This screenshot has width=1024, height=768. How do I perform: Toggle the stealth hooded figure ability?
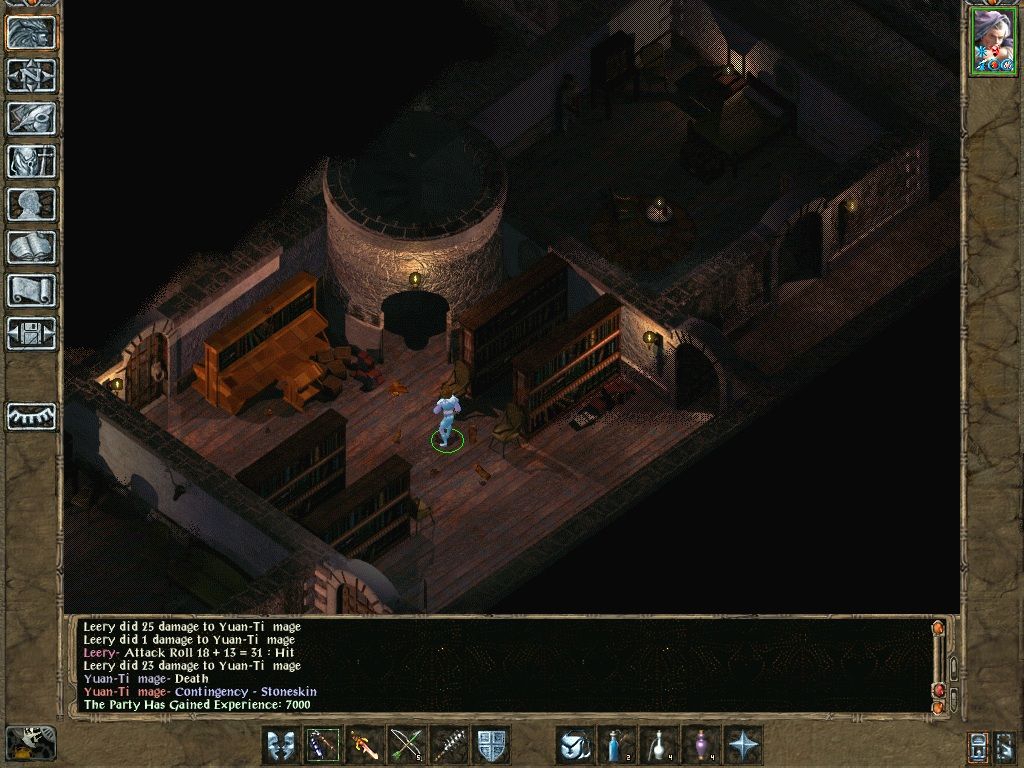[x=575, y=745]
